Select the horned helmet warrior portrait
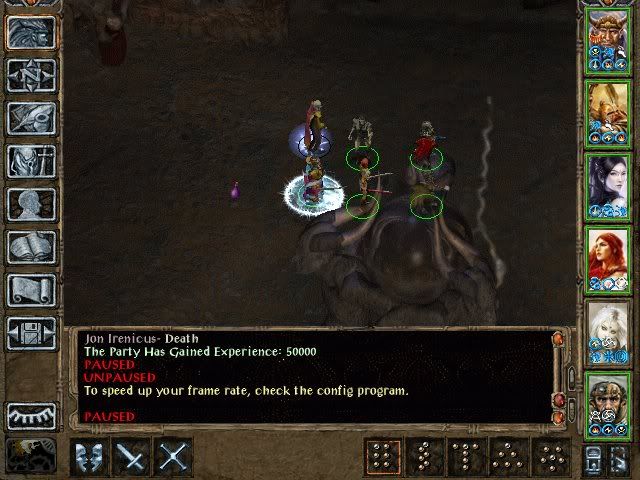Image resolution: width=640 pixels, height=480 pixels. click(x=607, y=39)
